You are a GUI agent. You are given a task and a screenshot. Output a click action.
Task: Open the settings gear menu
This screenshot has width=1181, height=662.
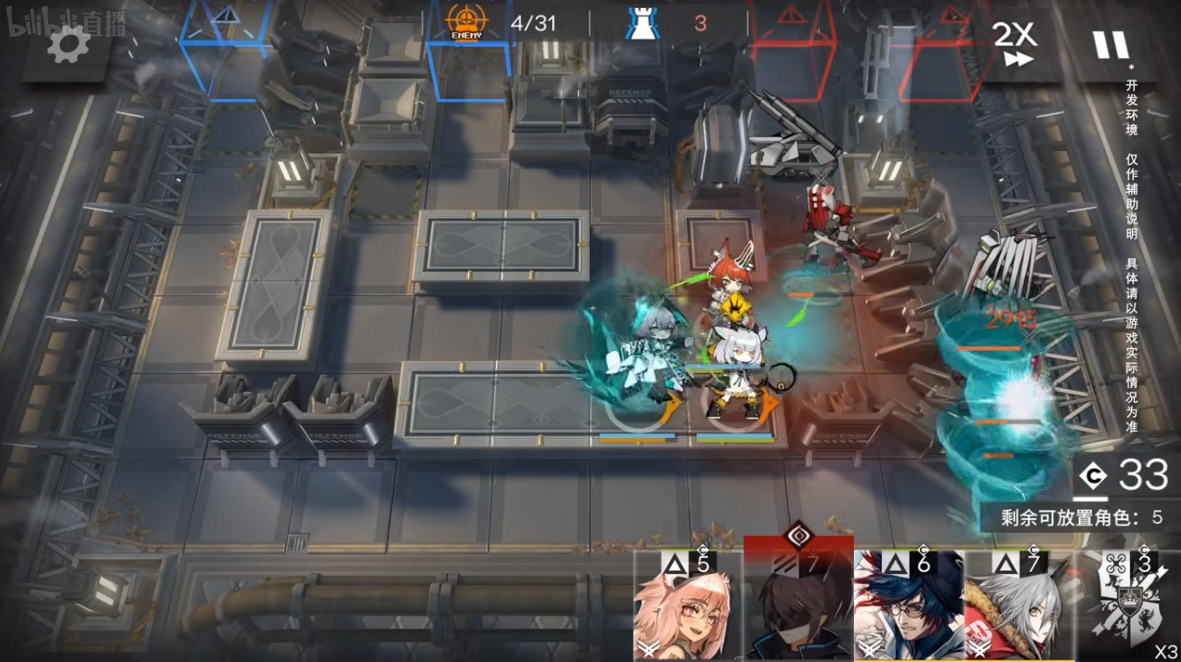67,44
